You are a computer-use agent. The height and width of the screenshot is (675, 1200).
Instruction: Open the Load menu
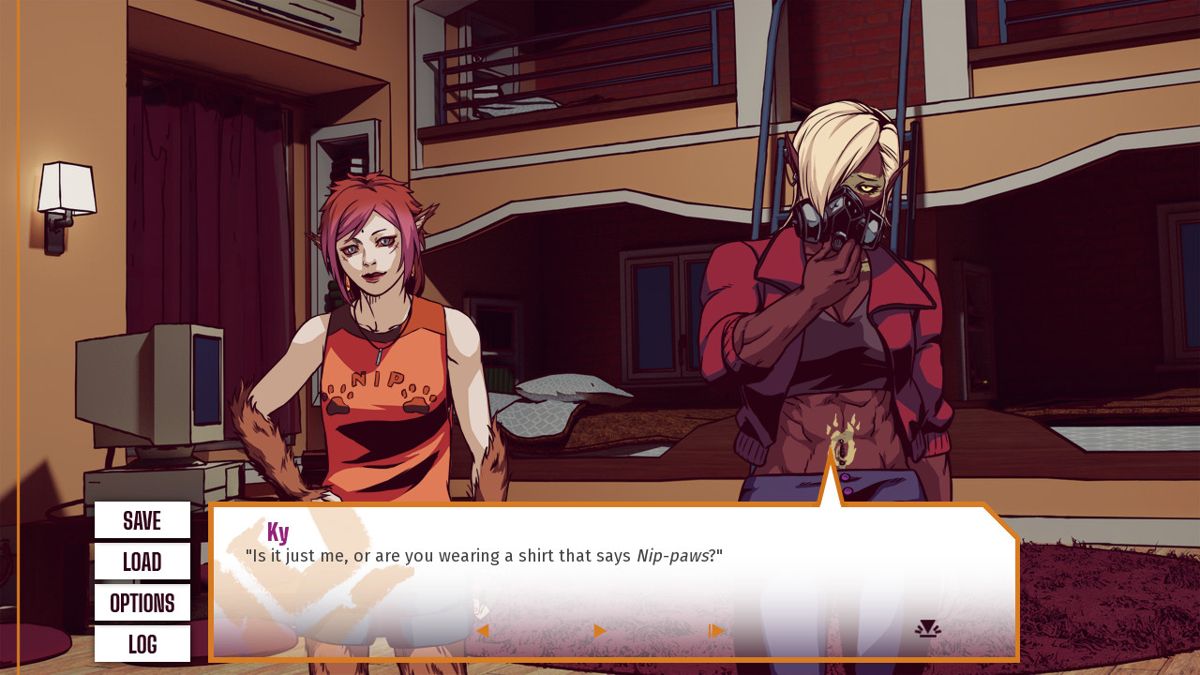pyautogui.click(x=142, y=561)
